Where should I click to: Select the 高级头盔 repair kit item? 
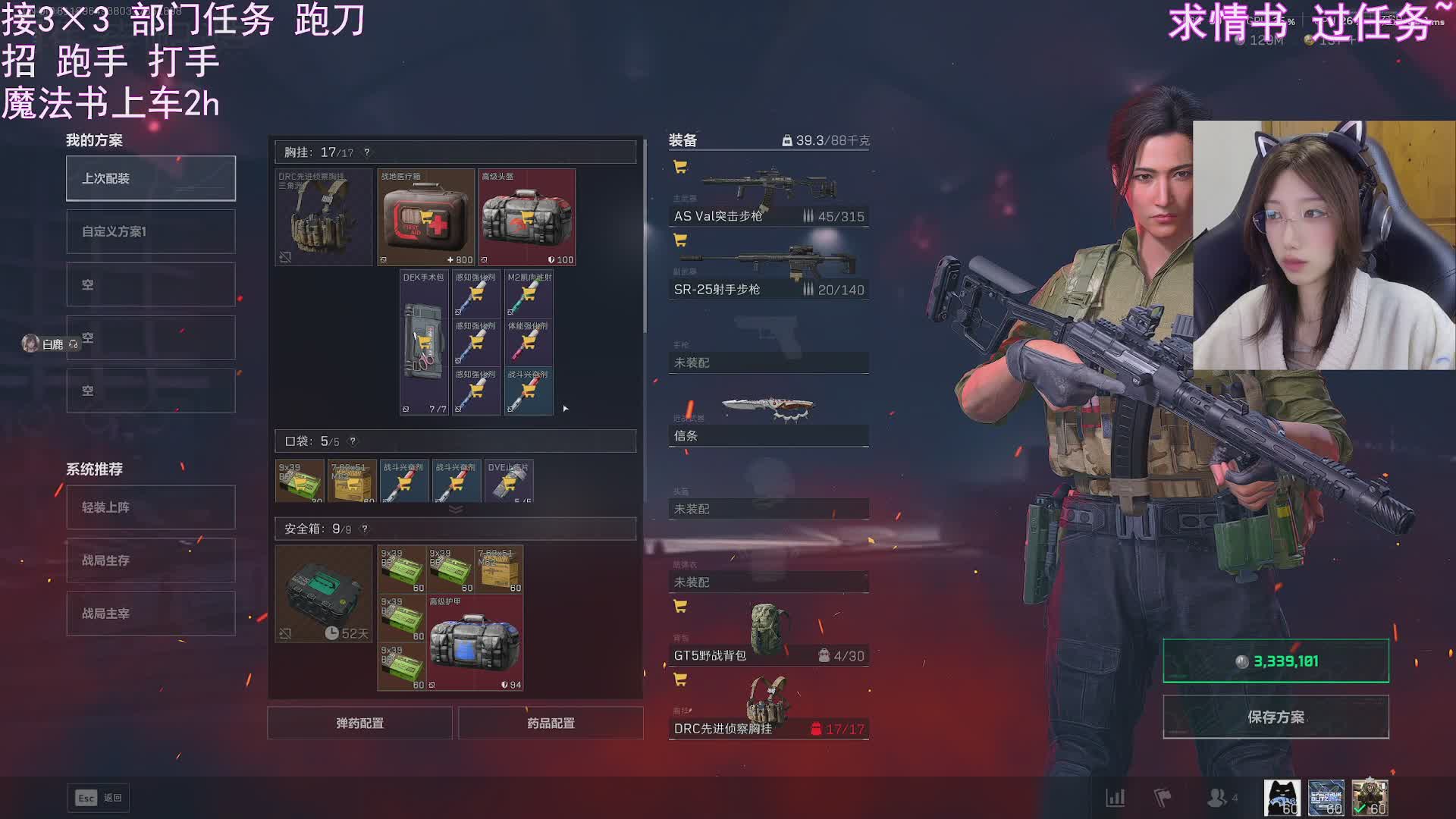click(x=527, y=218)
